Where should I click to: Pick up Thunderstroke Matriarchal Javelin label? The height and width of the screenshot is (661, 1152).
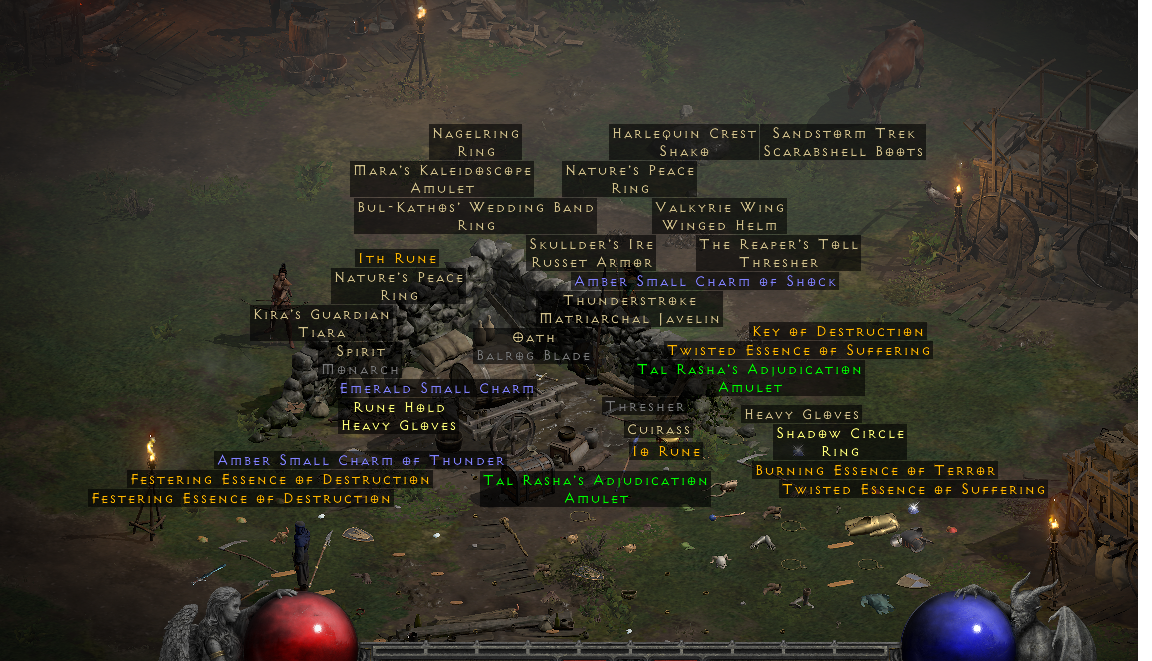[629, 309]
